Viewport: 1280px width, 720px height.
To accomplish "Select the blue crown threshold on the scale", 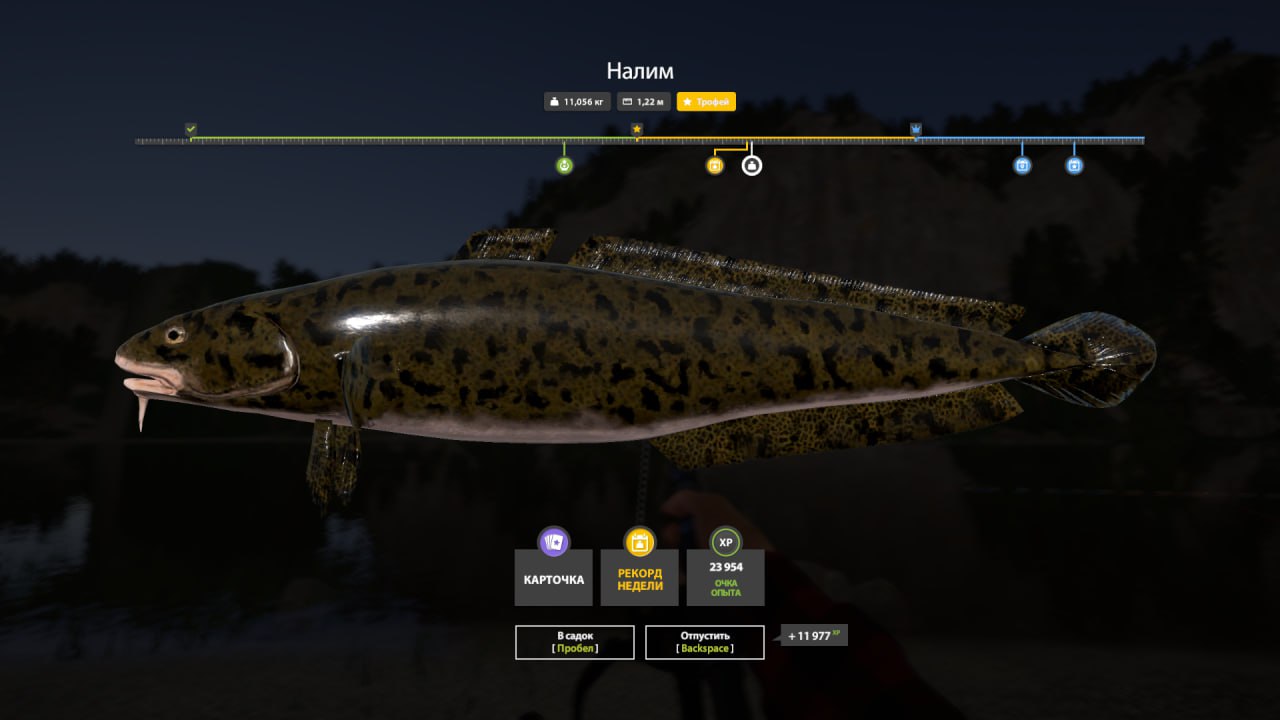I will click(916, 129).
